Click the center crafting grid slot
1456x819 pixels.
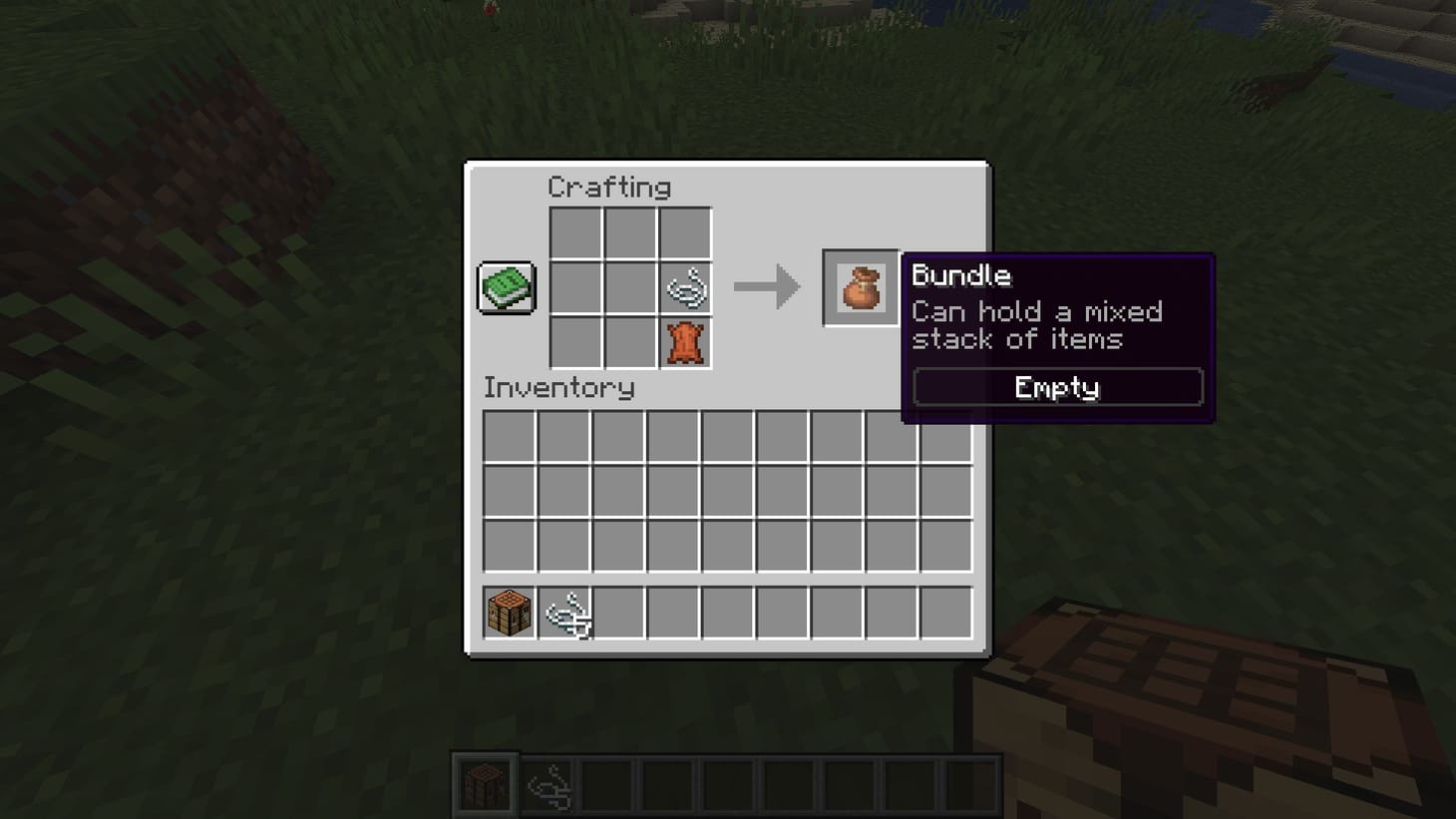[630, 286]
